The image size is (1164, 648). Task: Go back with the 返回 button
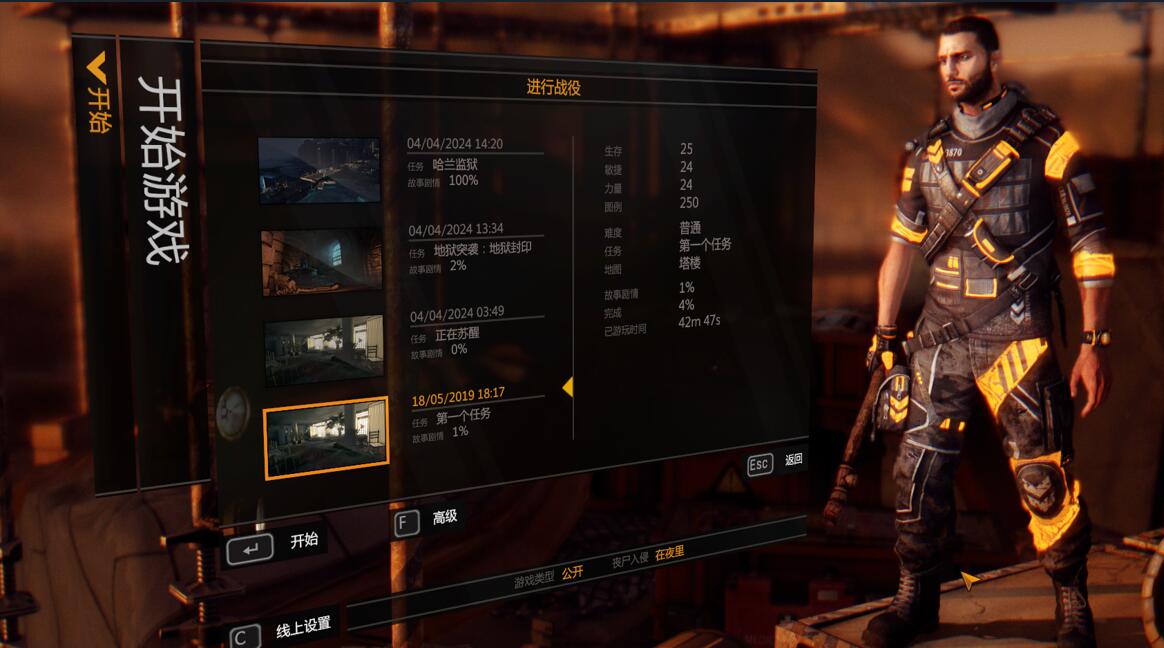click(776, 462)
